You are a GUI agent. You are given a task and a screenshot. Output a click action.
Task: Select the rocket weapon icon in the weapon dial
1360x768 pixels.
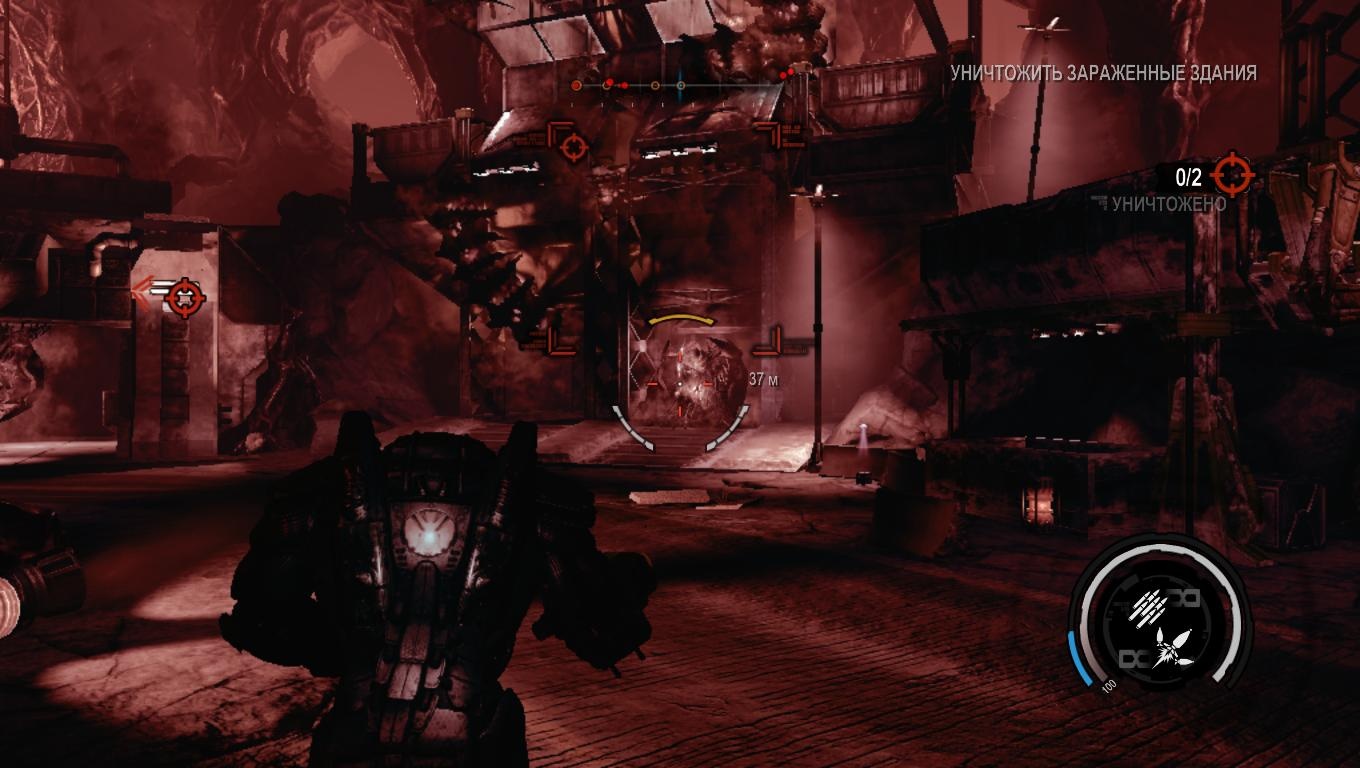tap(1150, 605)
